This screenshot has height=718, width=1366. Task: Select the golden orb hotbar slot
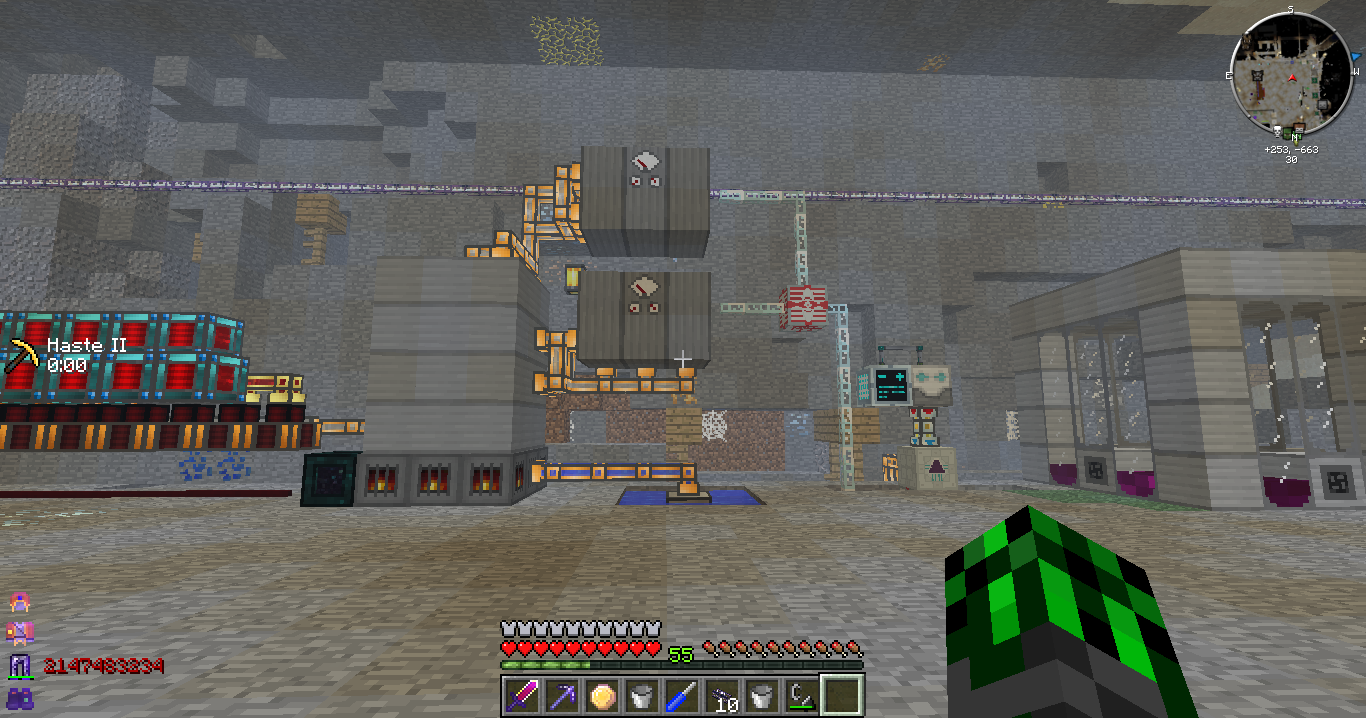pos(601,696)
